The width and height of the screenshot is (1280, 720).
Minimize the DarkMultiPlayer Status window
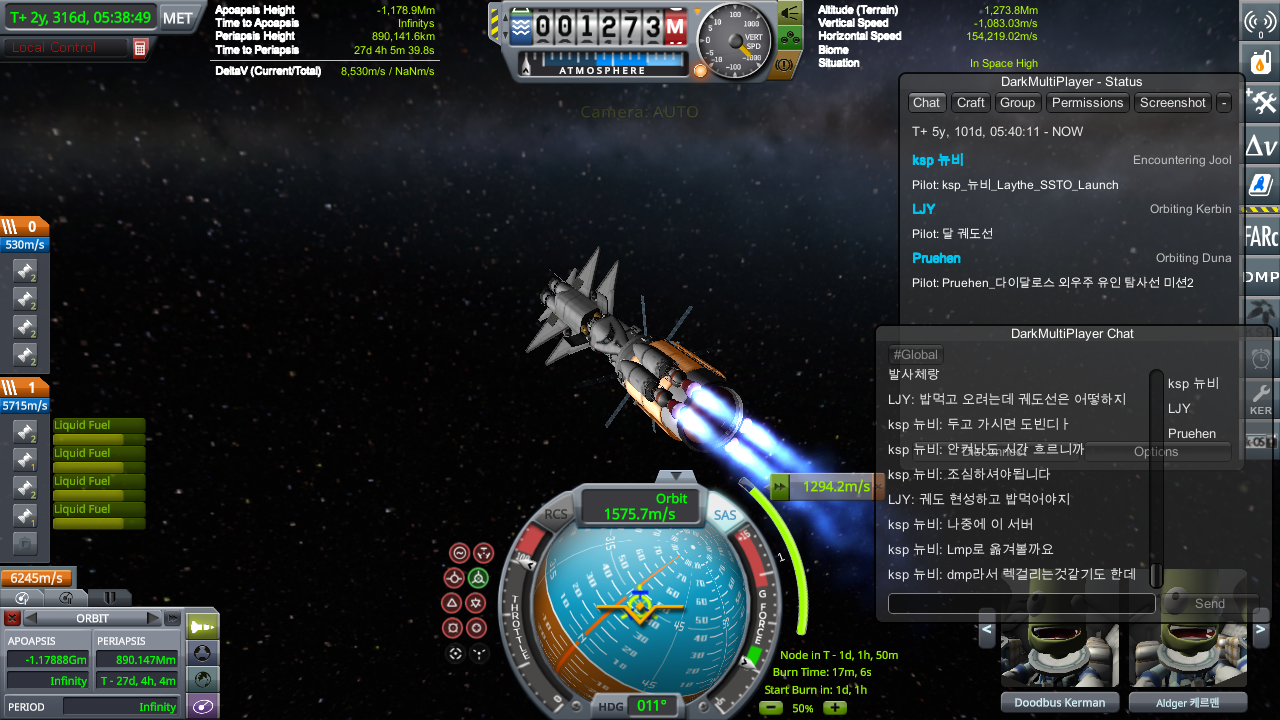pyautogui.click(x=1223, y=103)
